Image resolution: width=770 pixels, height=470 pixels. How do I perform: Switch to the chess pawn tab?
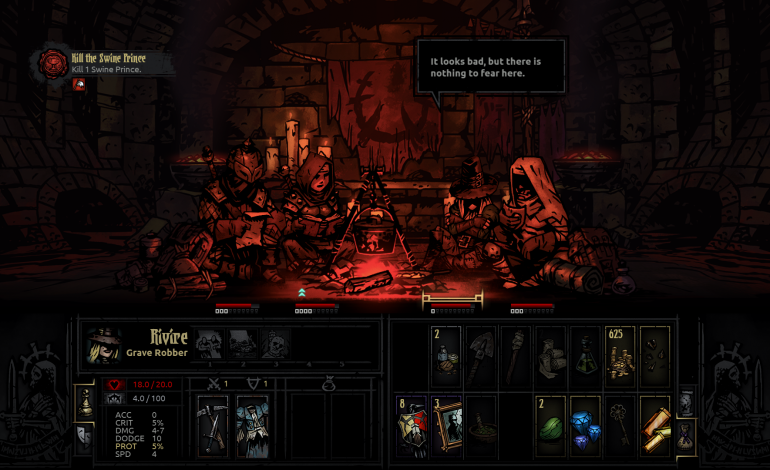point(85,402)
